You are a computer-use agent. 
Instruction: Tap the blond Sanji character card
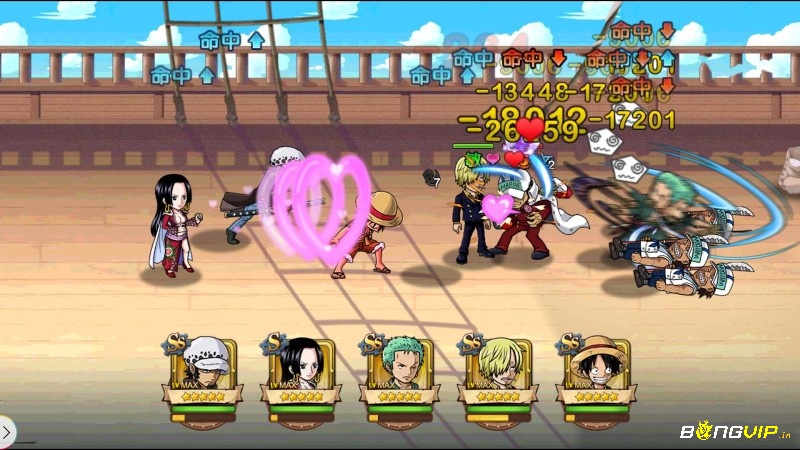coord(497,370)
